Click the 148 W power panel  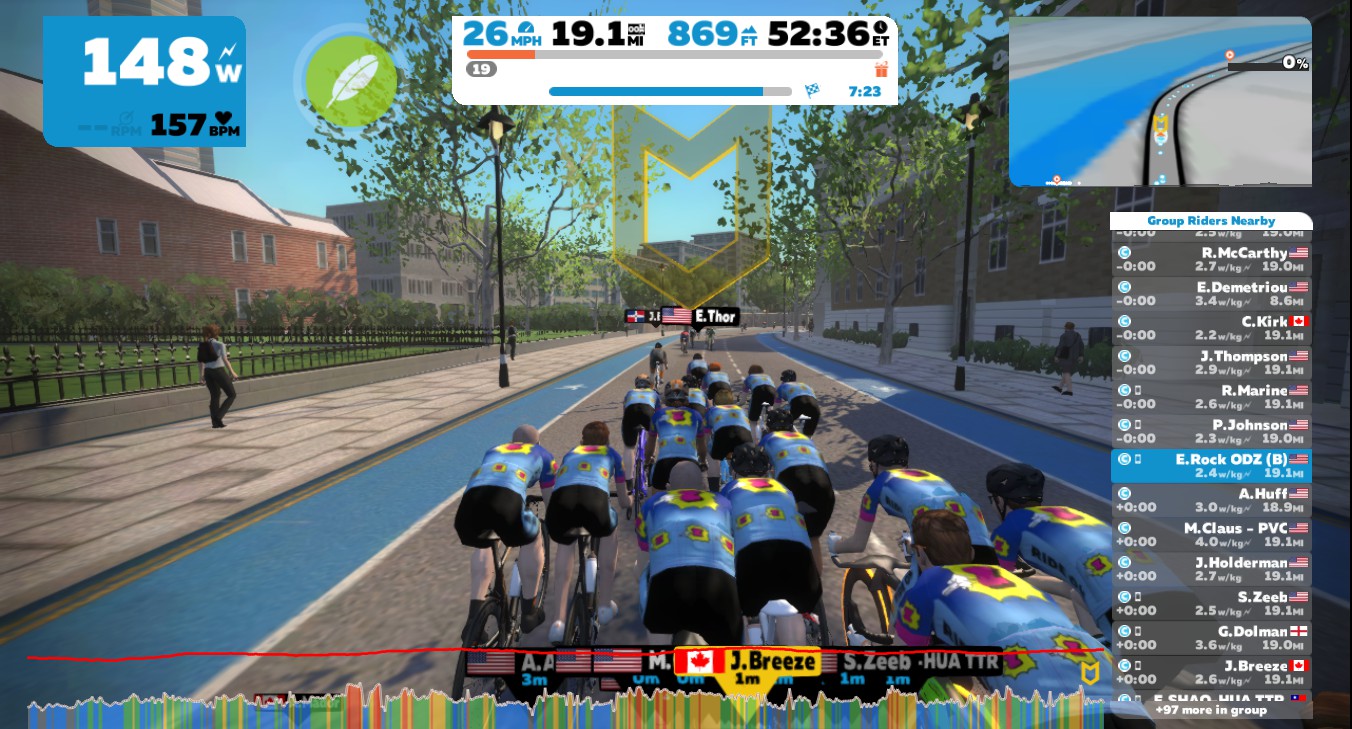144,81
